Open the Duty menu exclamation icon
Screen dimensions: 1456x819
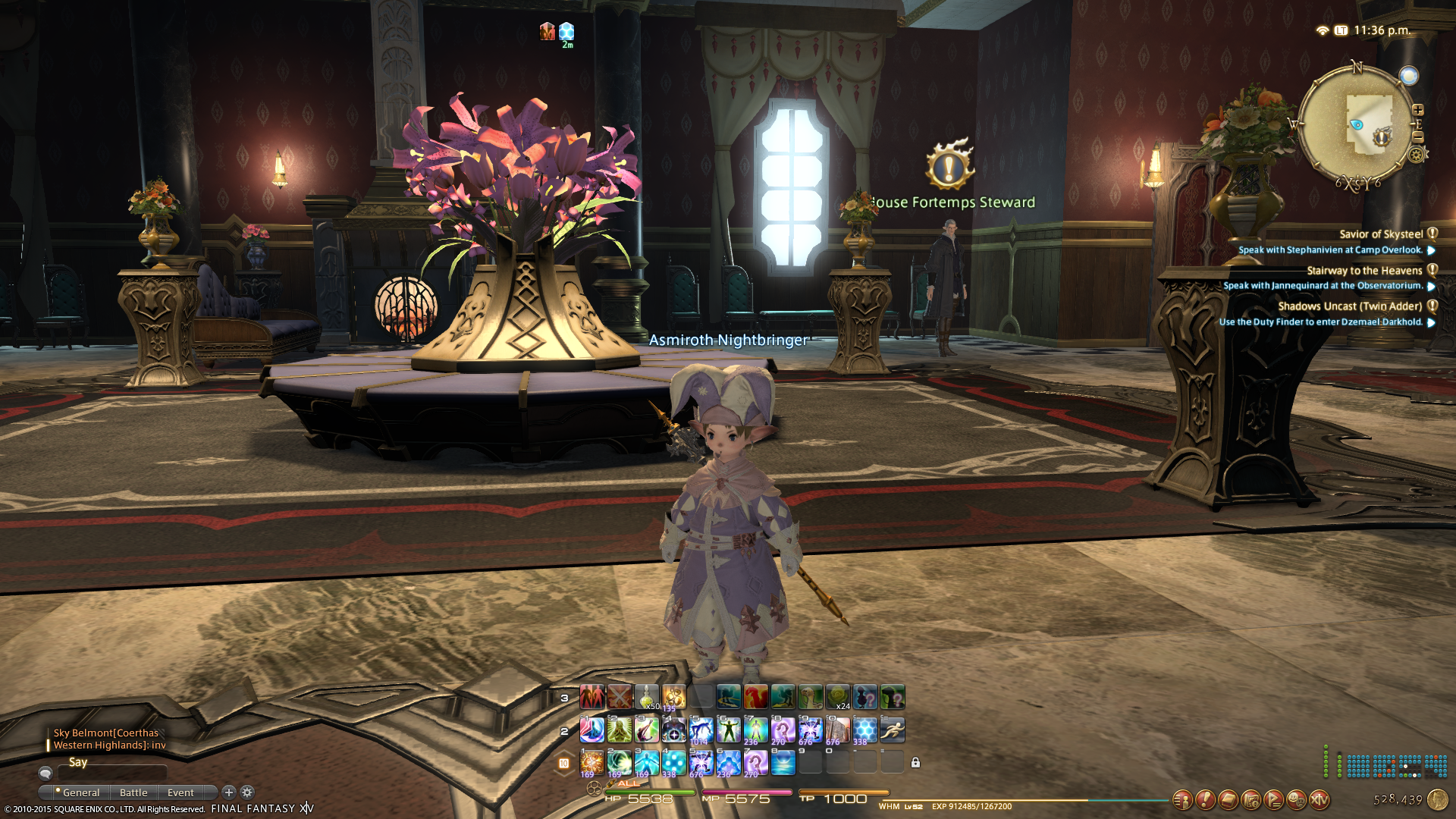pyautogui.click(x=1205, y=799)
